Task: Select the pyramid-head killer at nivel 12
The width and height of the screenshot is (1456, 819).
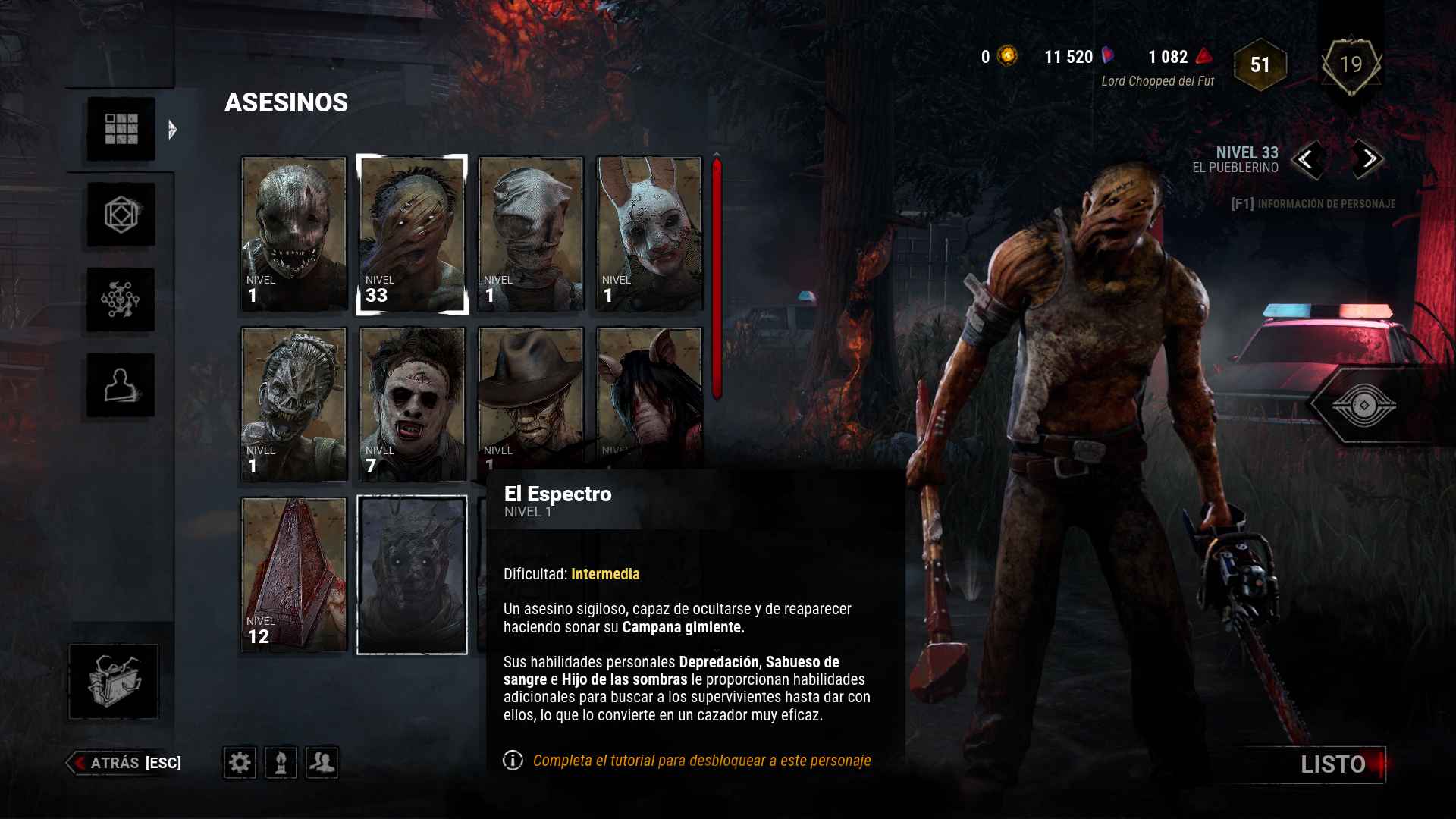Action: pos(293,573)
